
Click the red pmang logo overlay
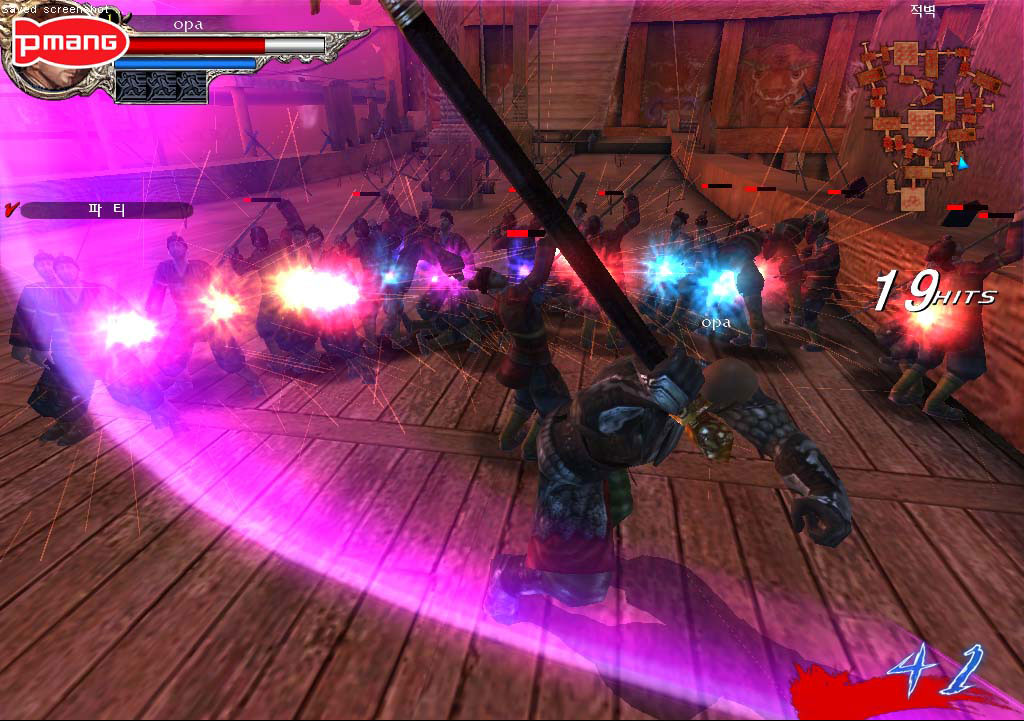(70, 43)
